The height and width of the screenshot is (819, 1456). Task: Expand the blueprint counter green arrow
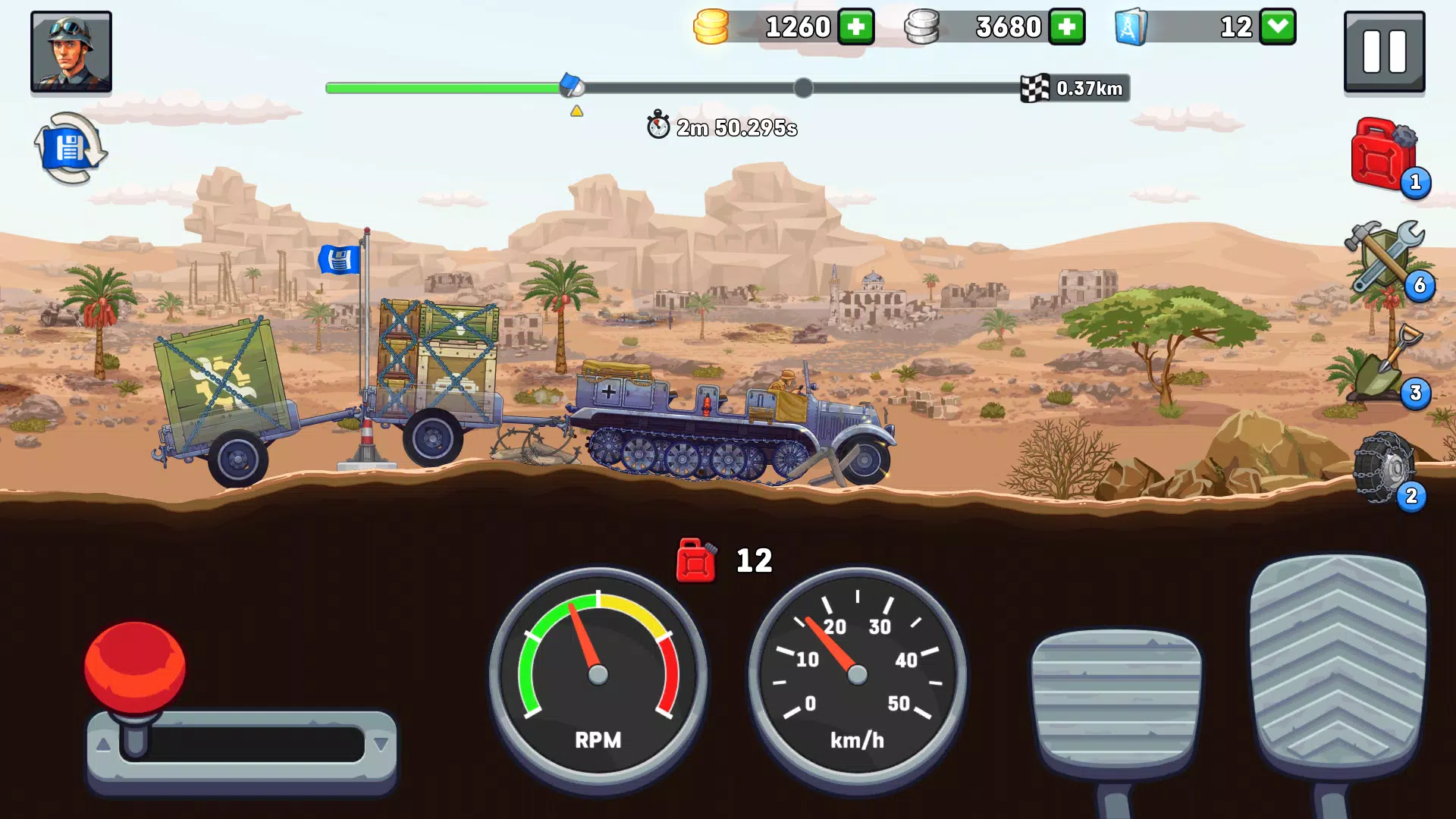pos(1277,27)
